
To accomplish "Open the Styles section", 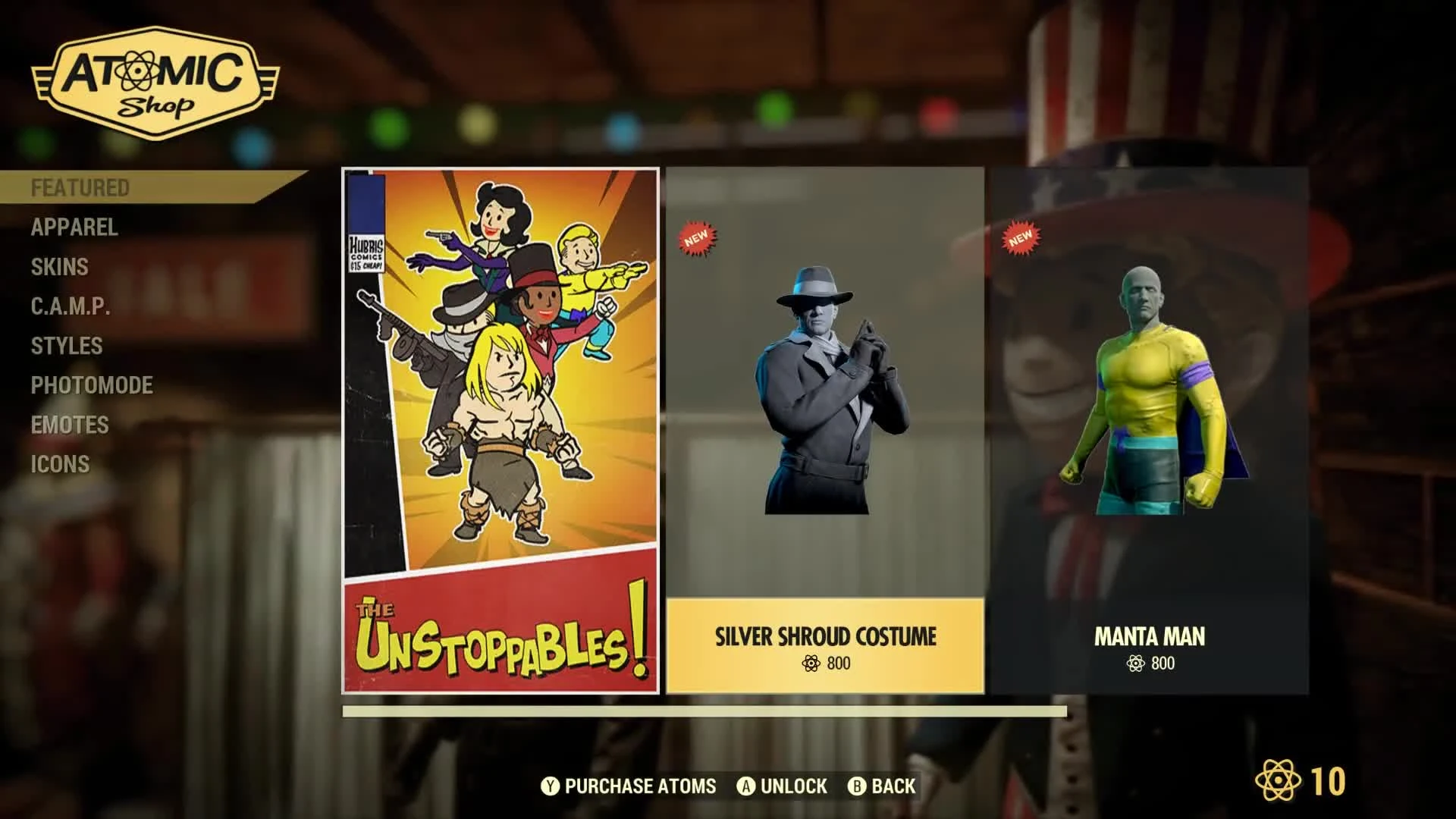I will point(67,346).
